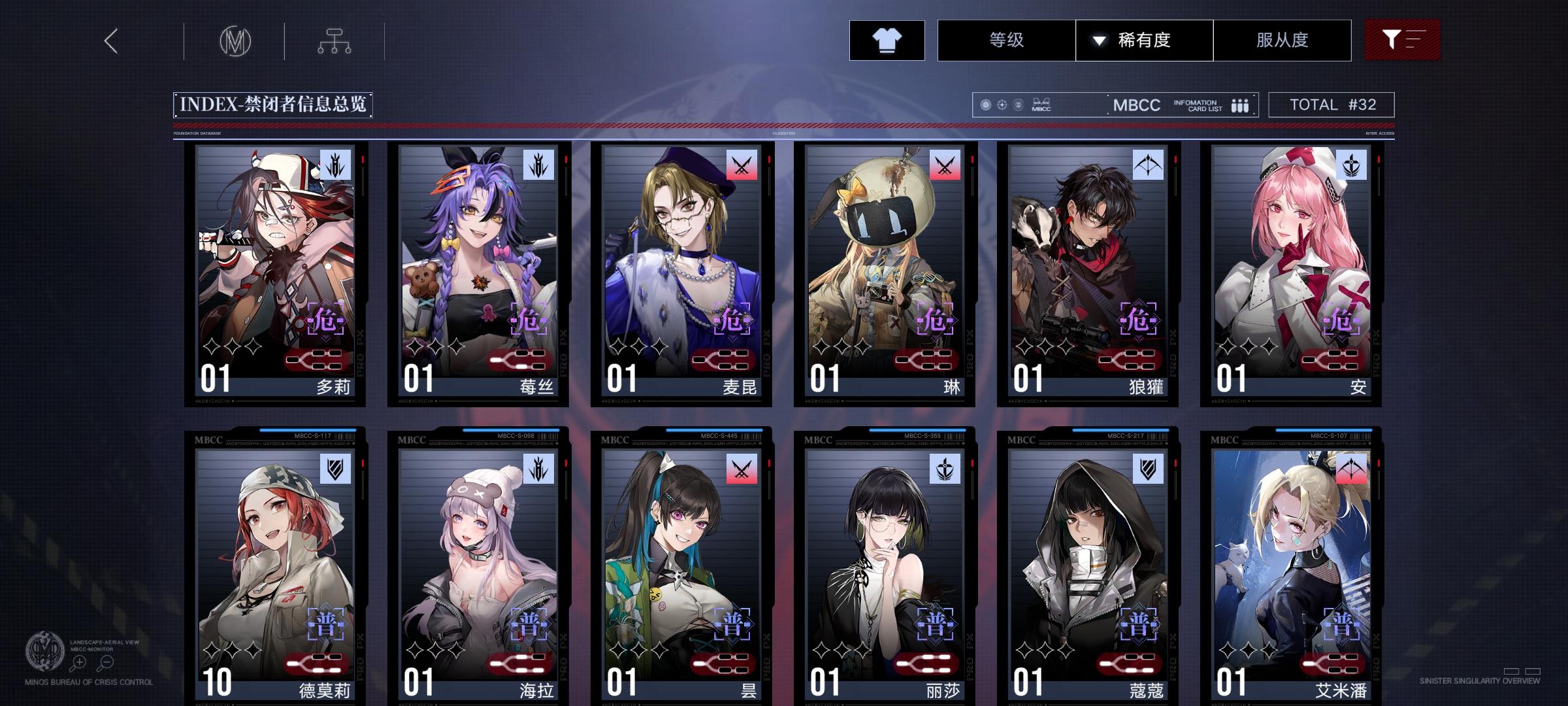The height and width of the screenshot is (706, 1568).
Task: Select the outfit shirt icon in the top bar
Action: [x=886, y=40]
